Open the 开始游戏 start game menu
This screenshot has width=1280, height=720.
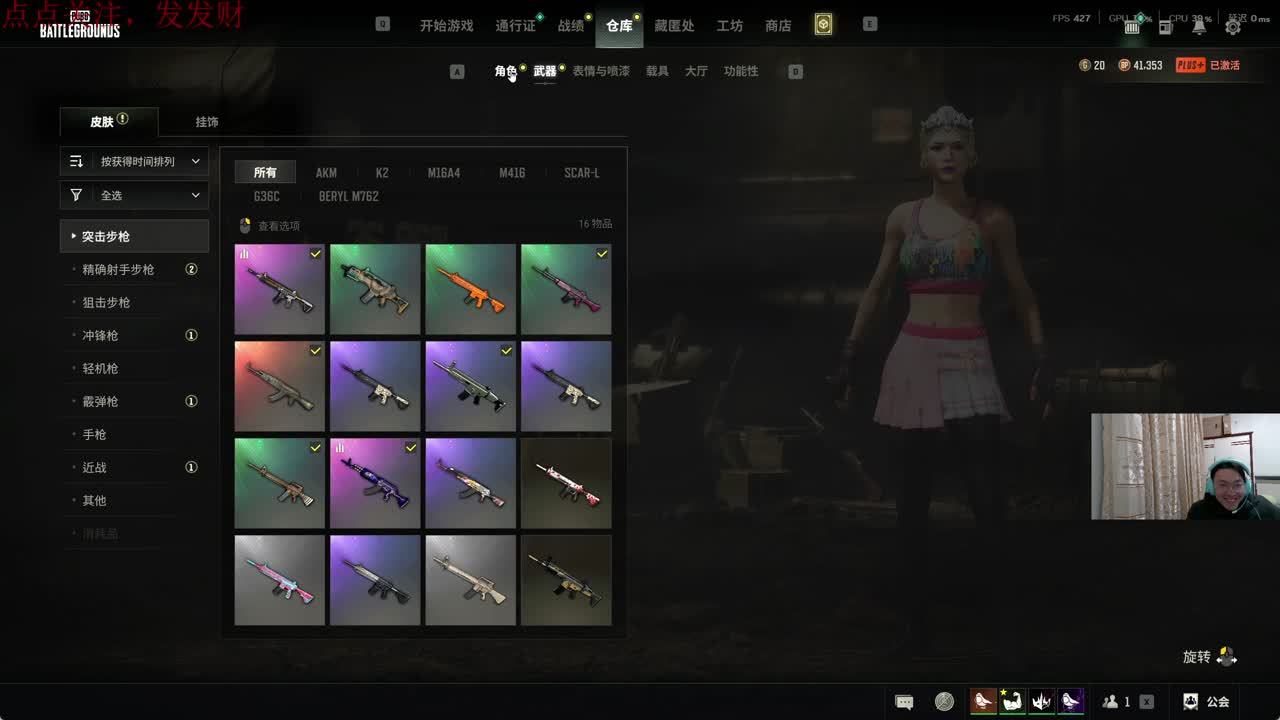[x=446, y=26]
